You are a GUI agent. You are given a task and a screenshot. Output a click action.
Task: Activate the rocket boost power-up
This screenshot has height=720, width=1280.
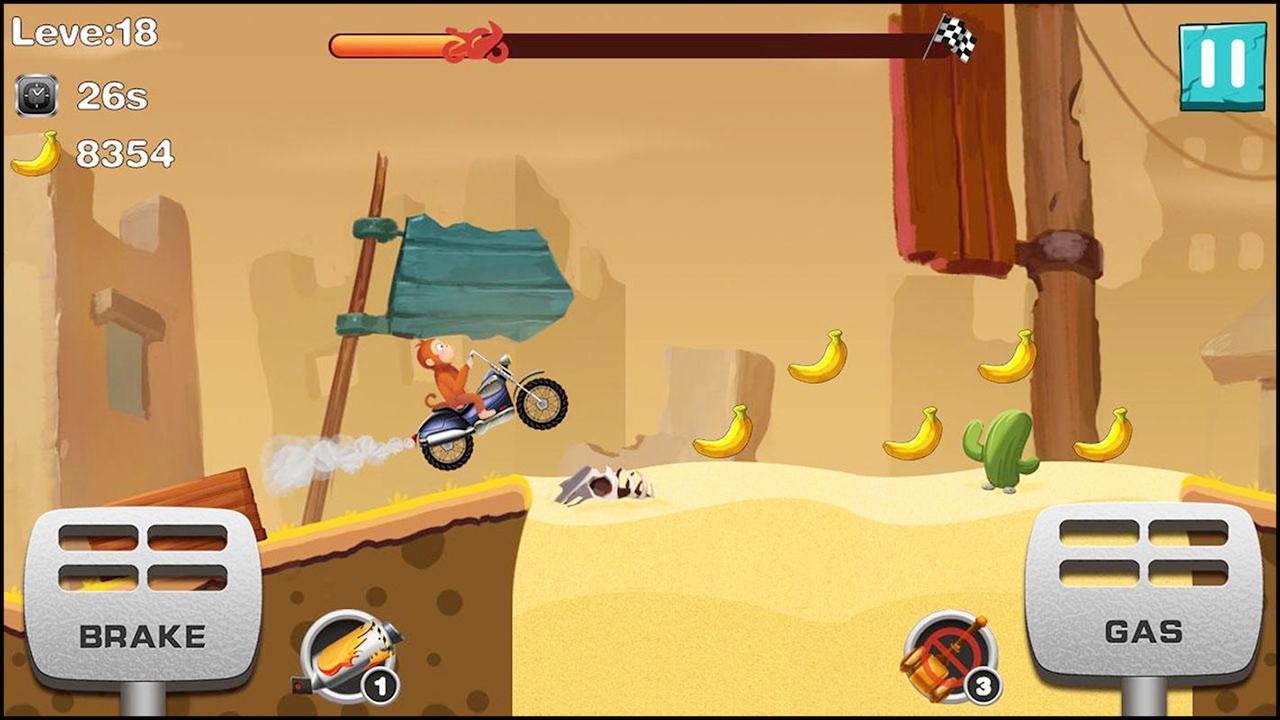(x=350, y=653)
